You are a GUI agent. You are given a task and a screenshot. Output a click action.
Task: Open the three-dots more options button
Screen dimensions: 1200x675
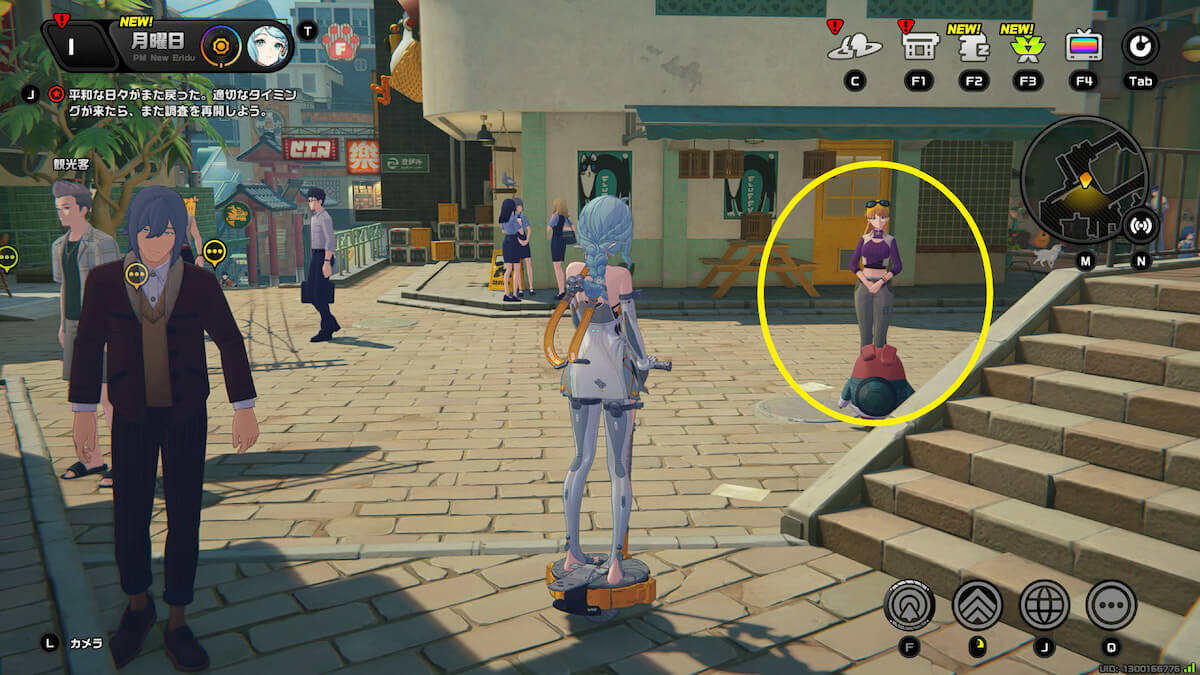[1111, 604]
